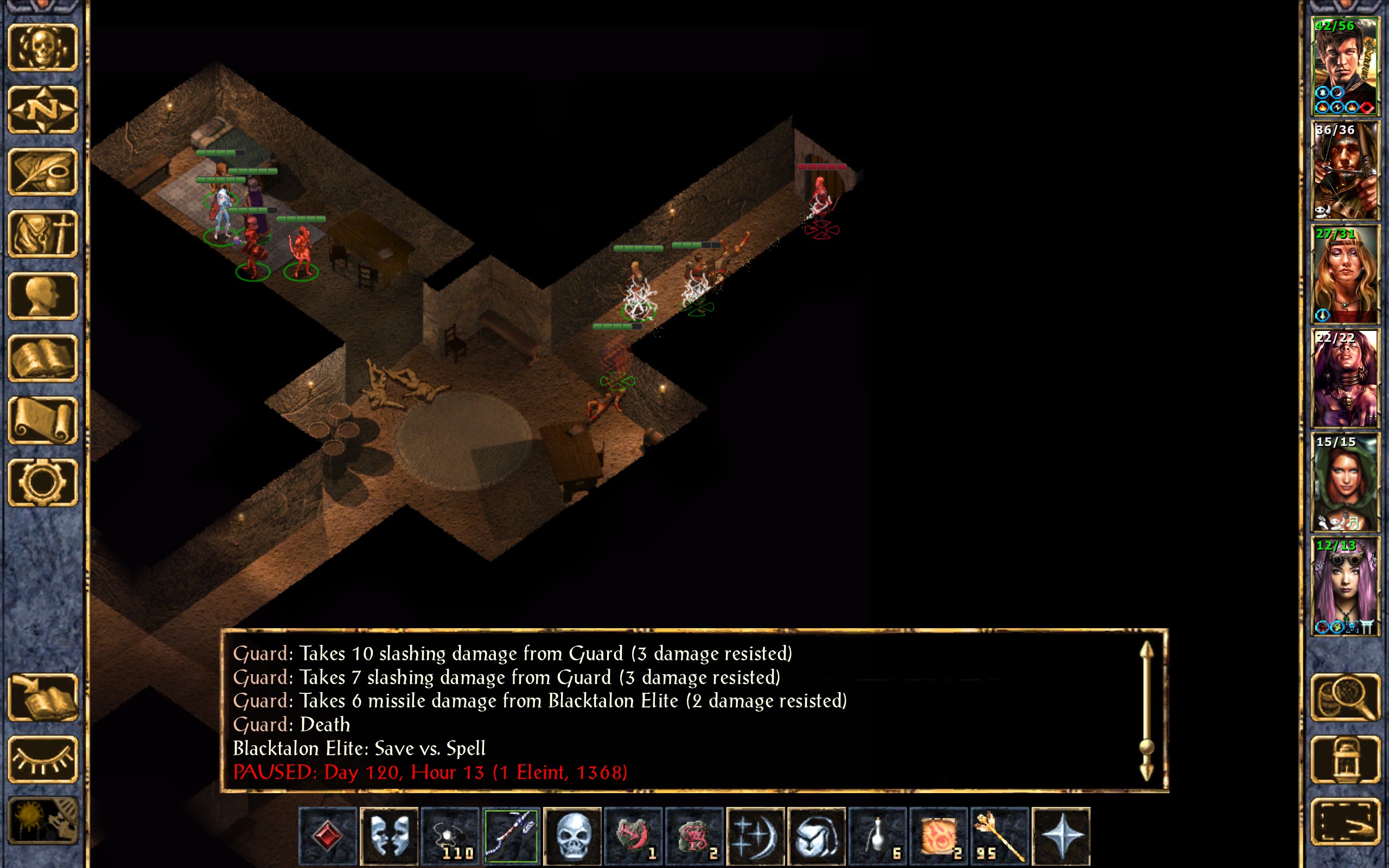Use the wand quick slot with 95 charges
Image resolution: width=1389 pixels, height=868 pixels.
999,835
